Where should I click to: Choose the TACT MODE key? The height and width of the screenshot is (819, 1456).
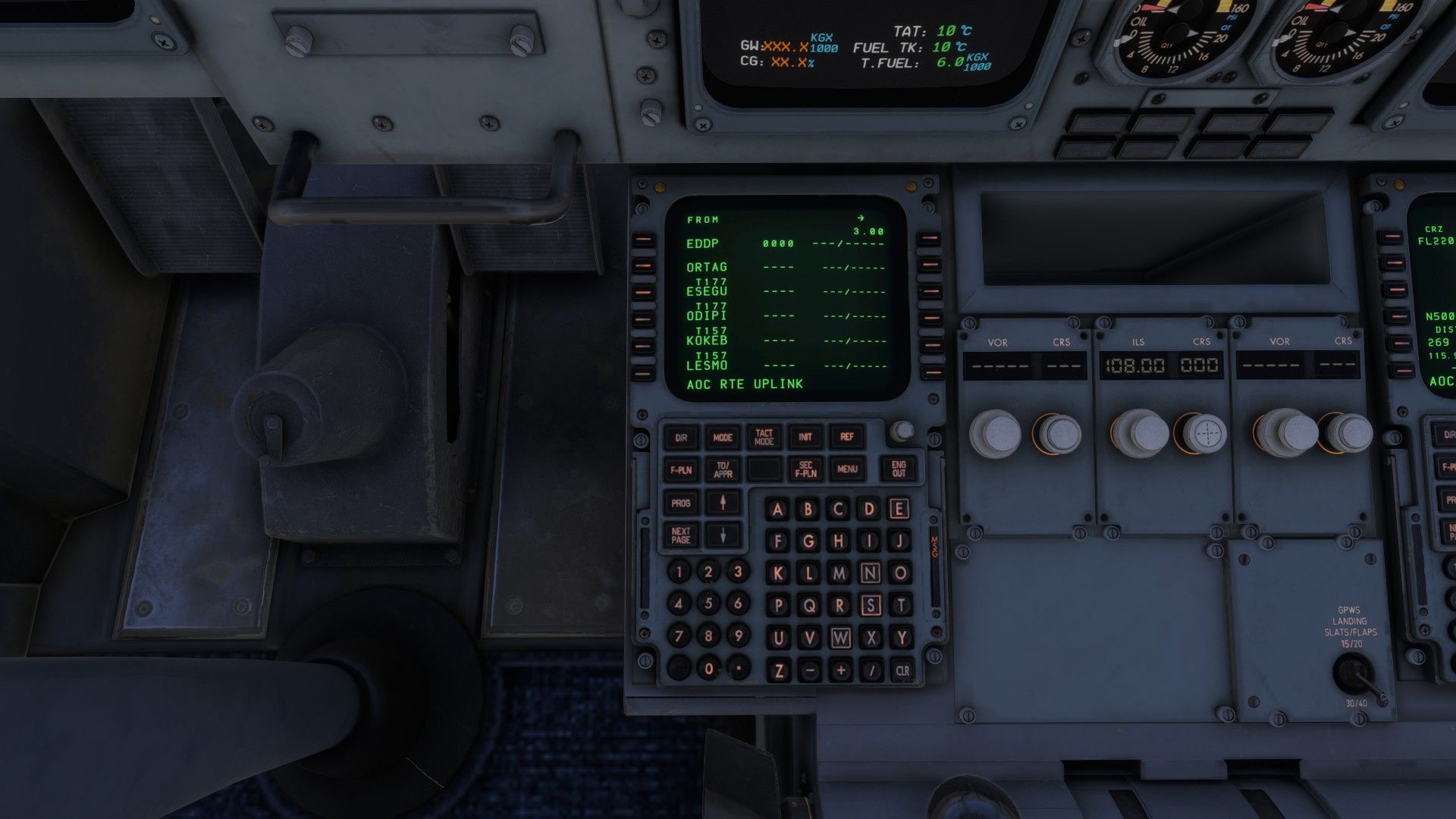[x=764, y=438]
